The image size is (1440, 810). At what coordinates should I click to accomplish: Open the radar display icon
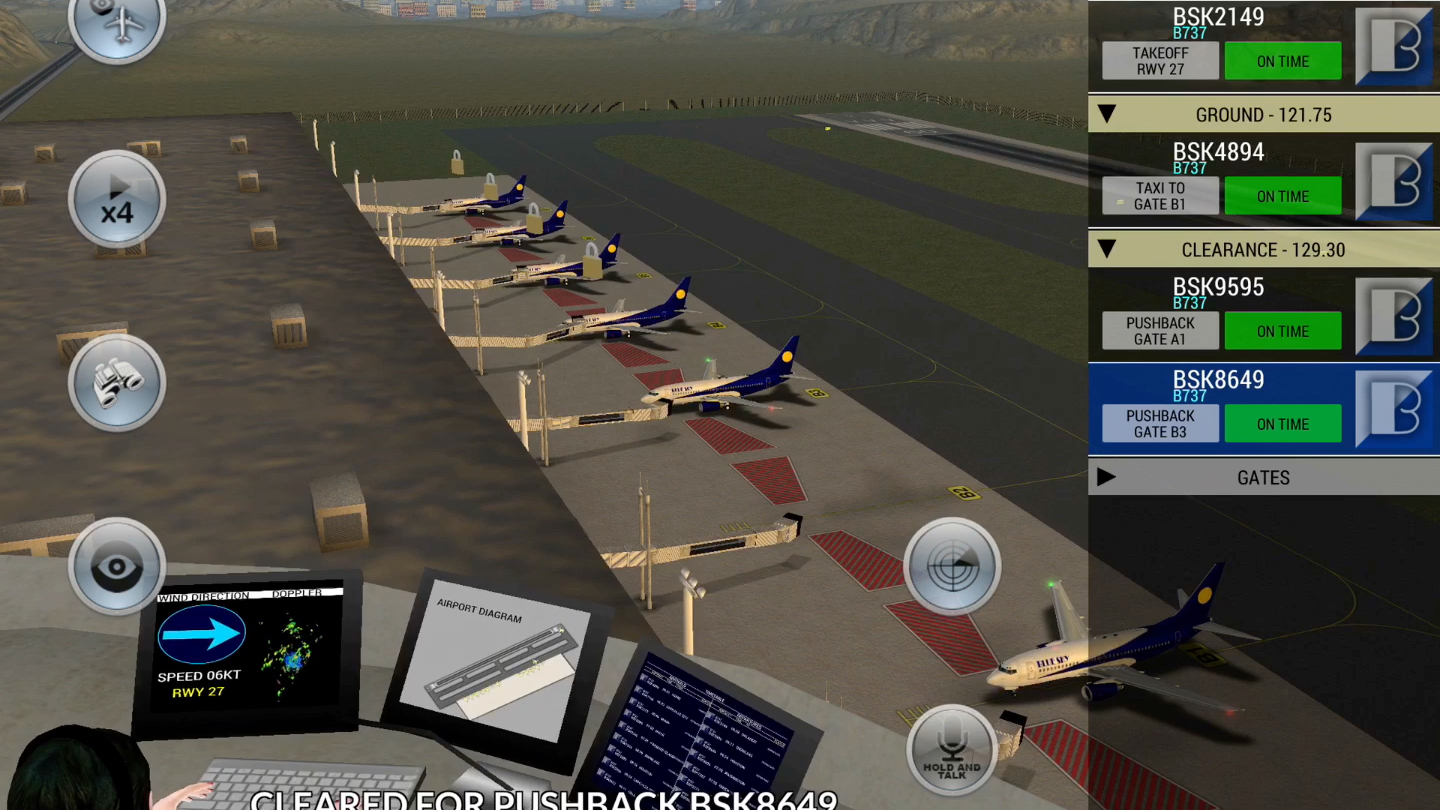(951, 566)
